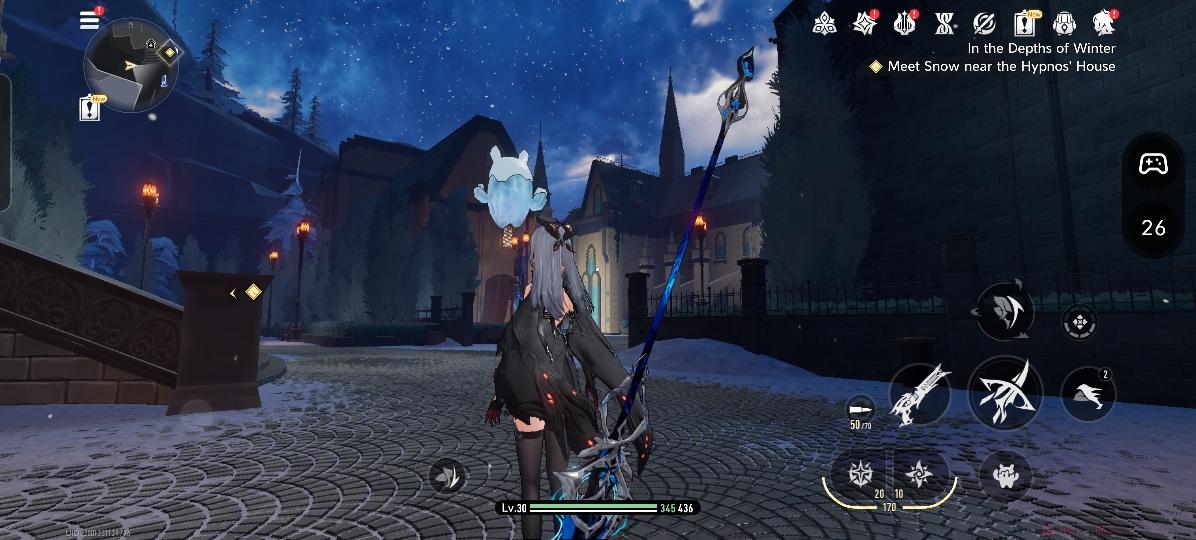1196x540 pixels.
Task: Switch to the rifle weapon skill
Action: coord(919,393)
